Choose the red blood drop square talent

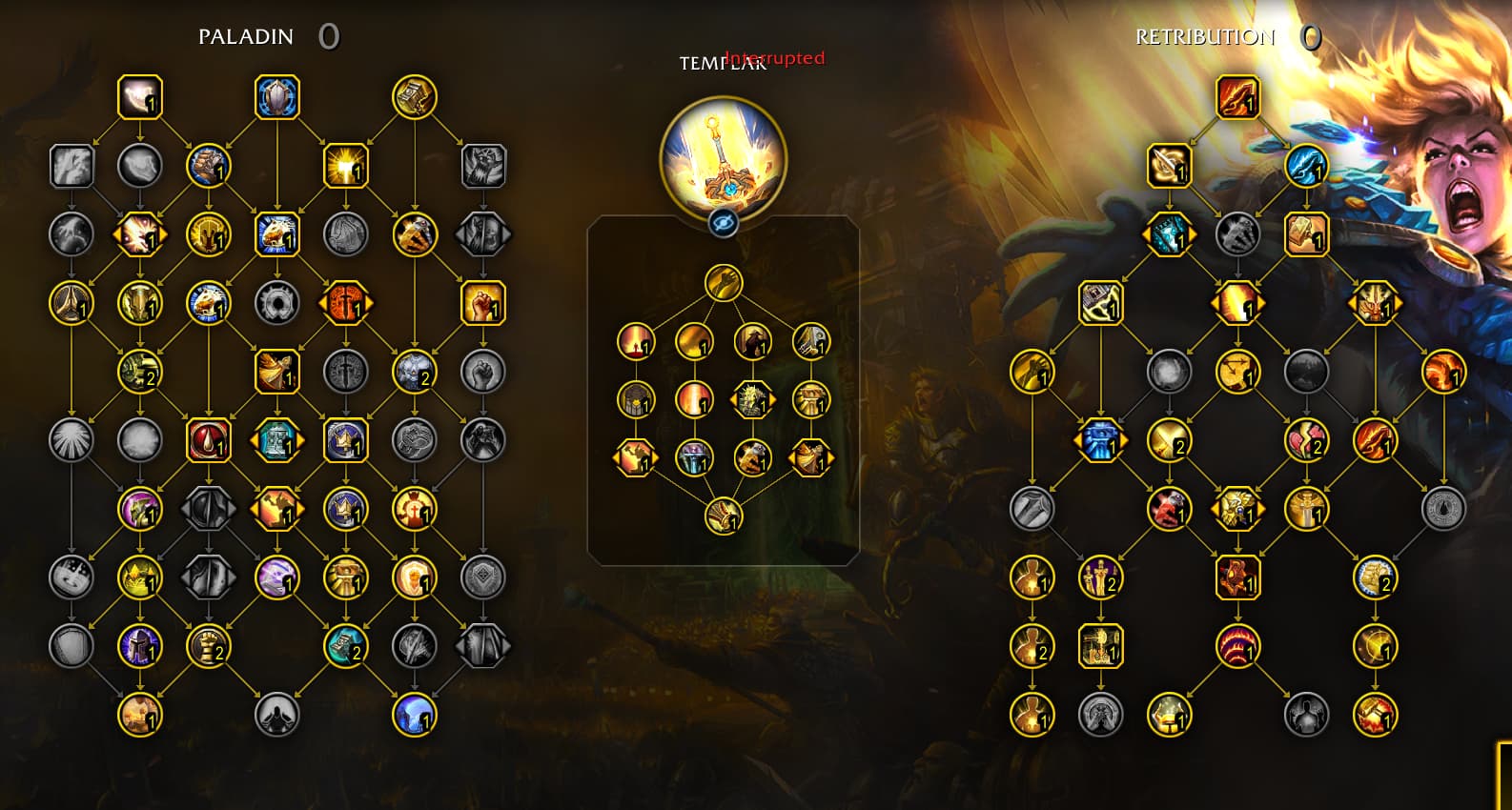209,440
